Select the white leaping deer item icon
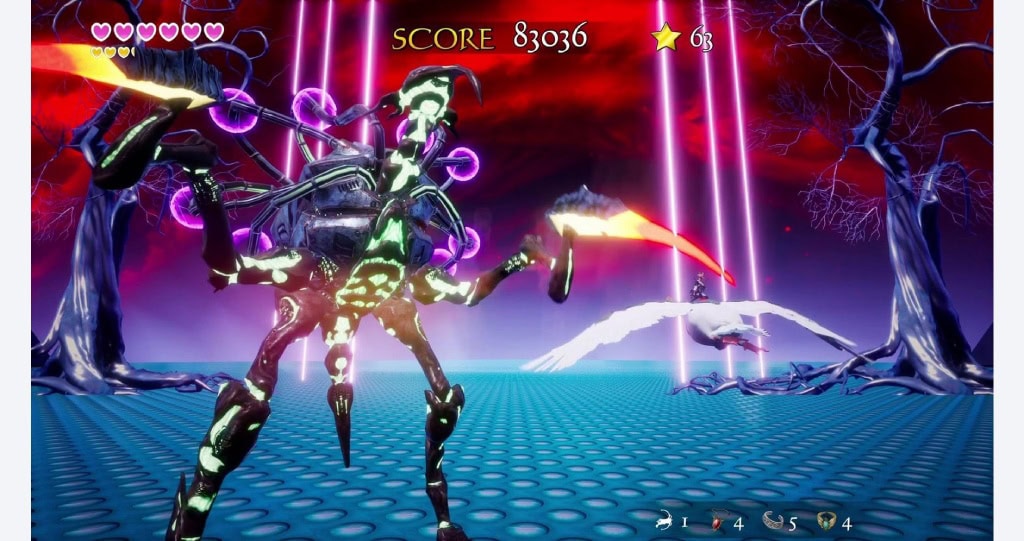Screen dimensions: 1024x541 [662, 521]
